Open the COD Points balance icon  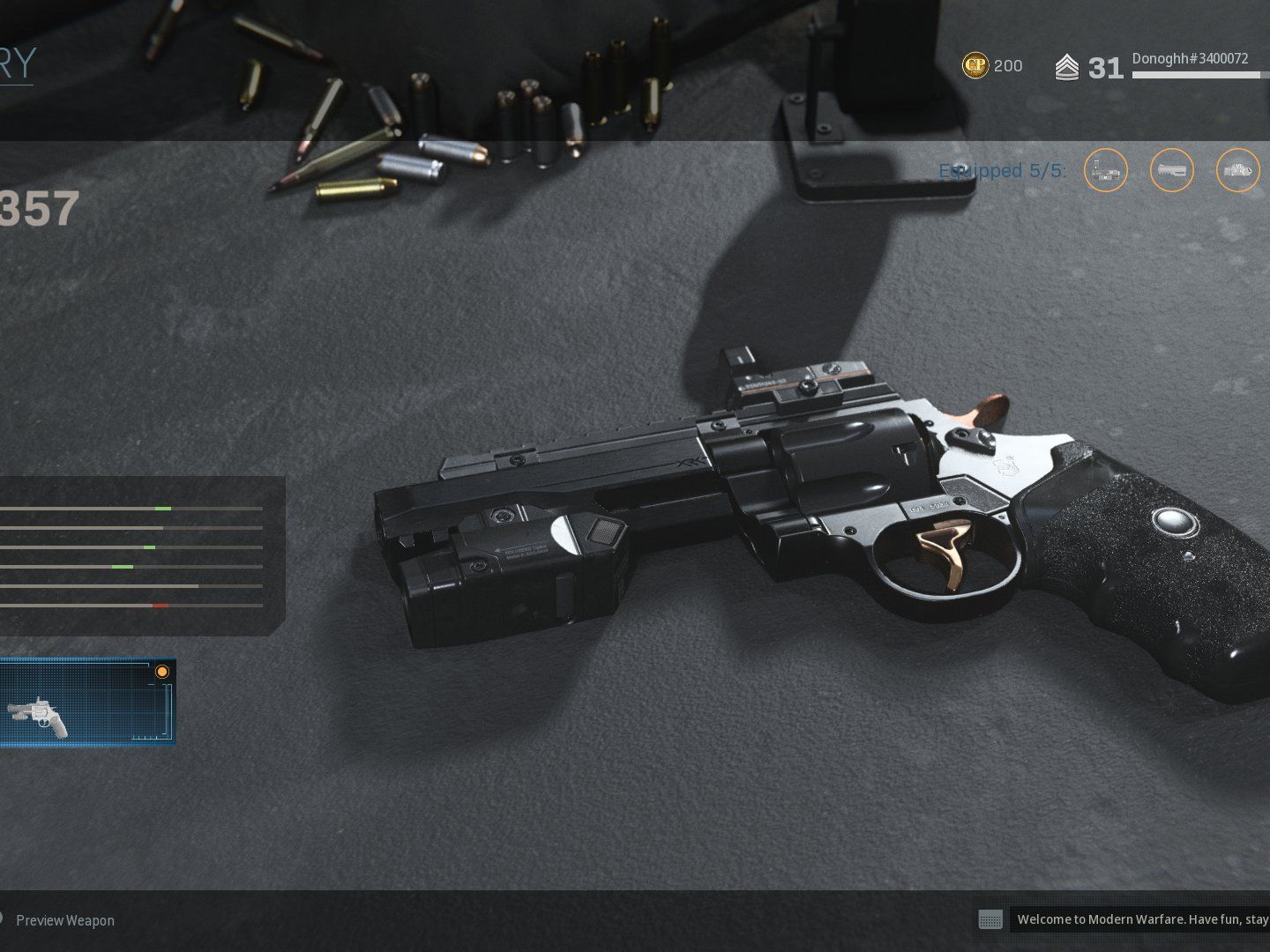pos(975,65)
